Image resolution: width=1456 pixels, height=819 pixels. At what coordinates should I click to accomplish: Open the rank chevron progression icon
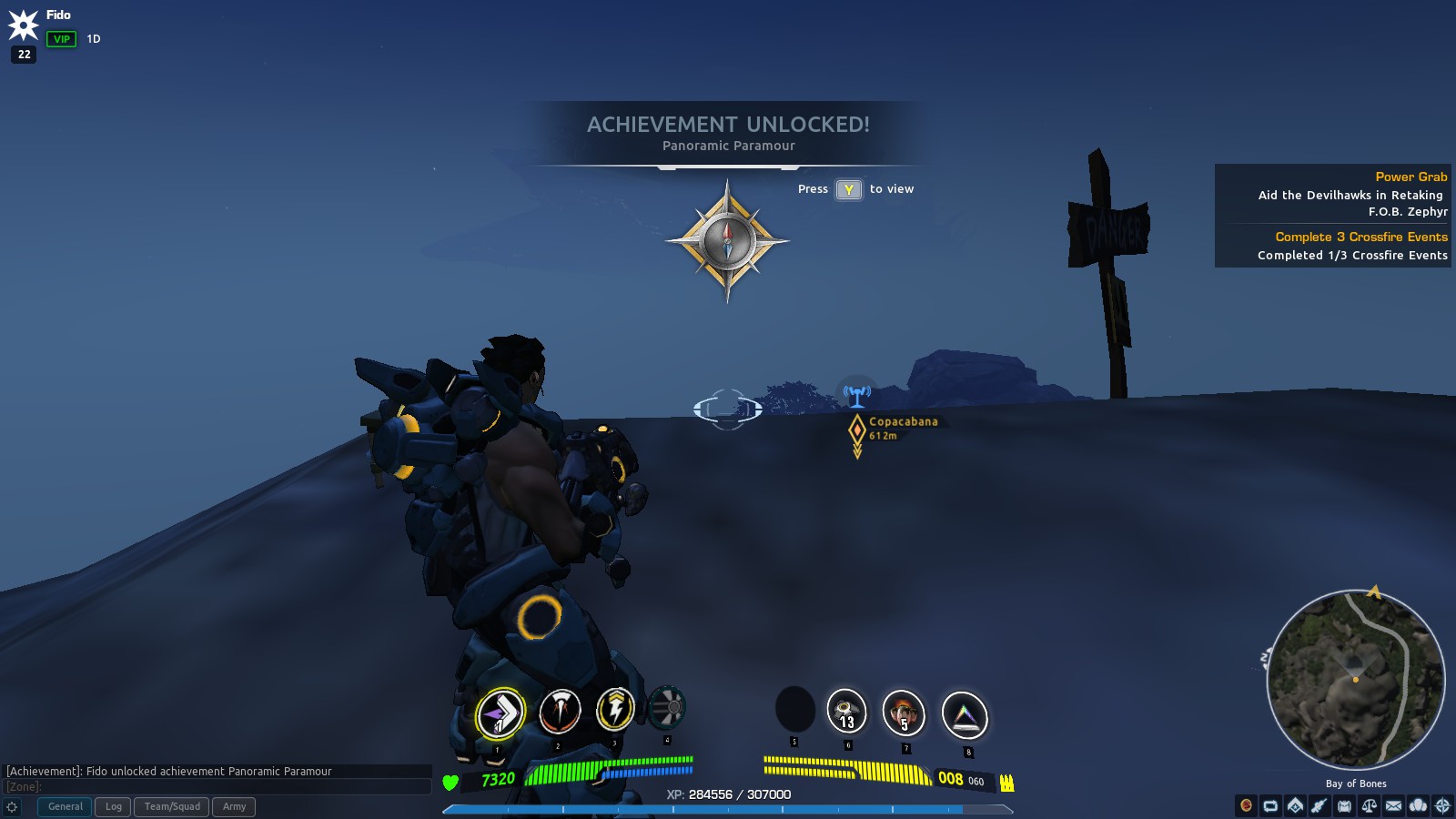(x=1295, y=805)
